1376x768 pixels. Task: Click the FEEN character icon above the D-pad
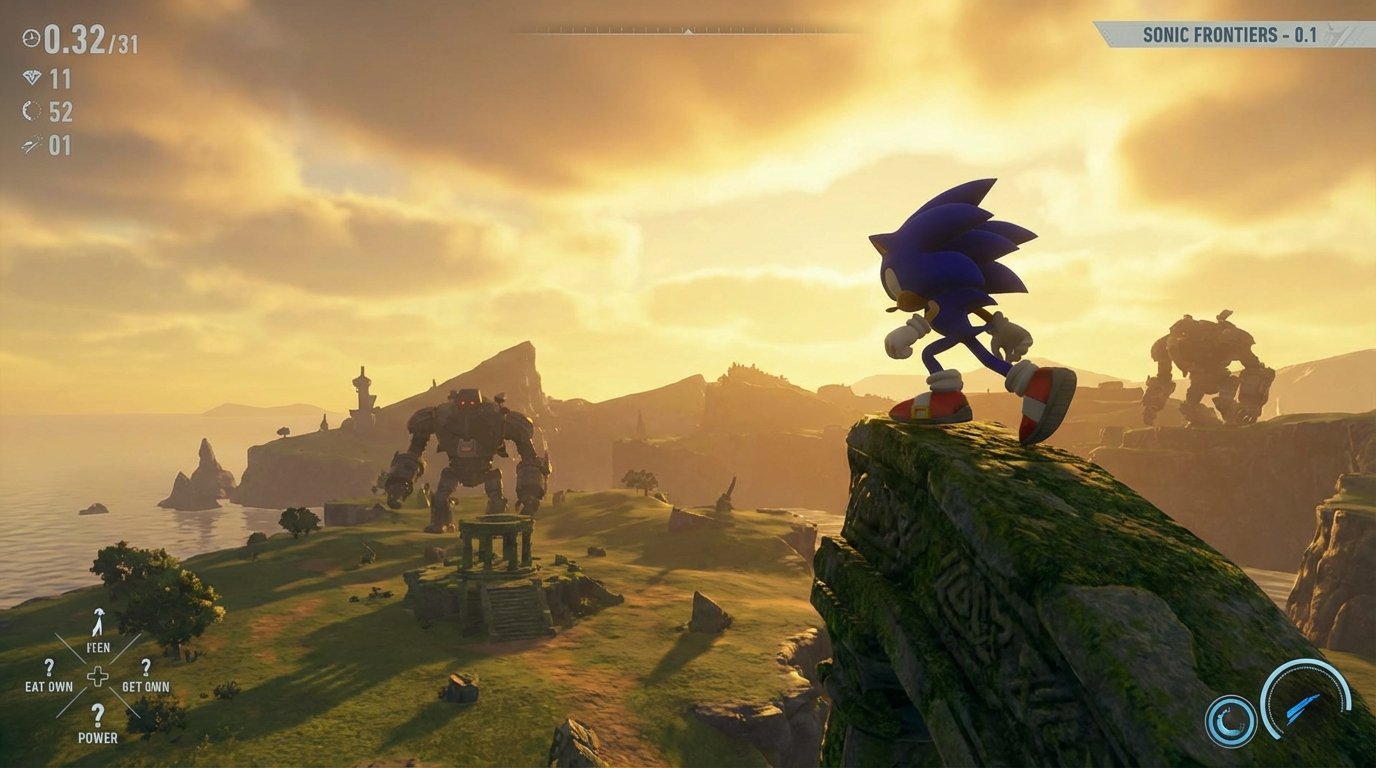[98, 622]
